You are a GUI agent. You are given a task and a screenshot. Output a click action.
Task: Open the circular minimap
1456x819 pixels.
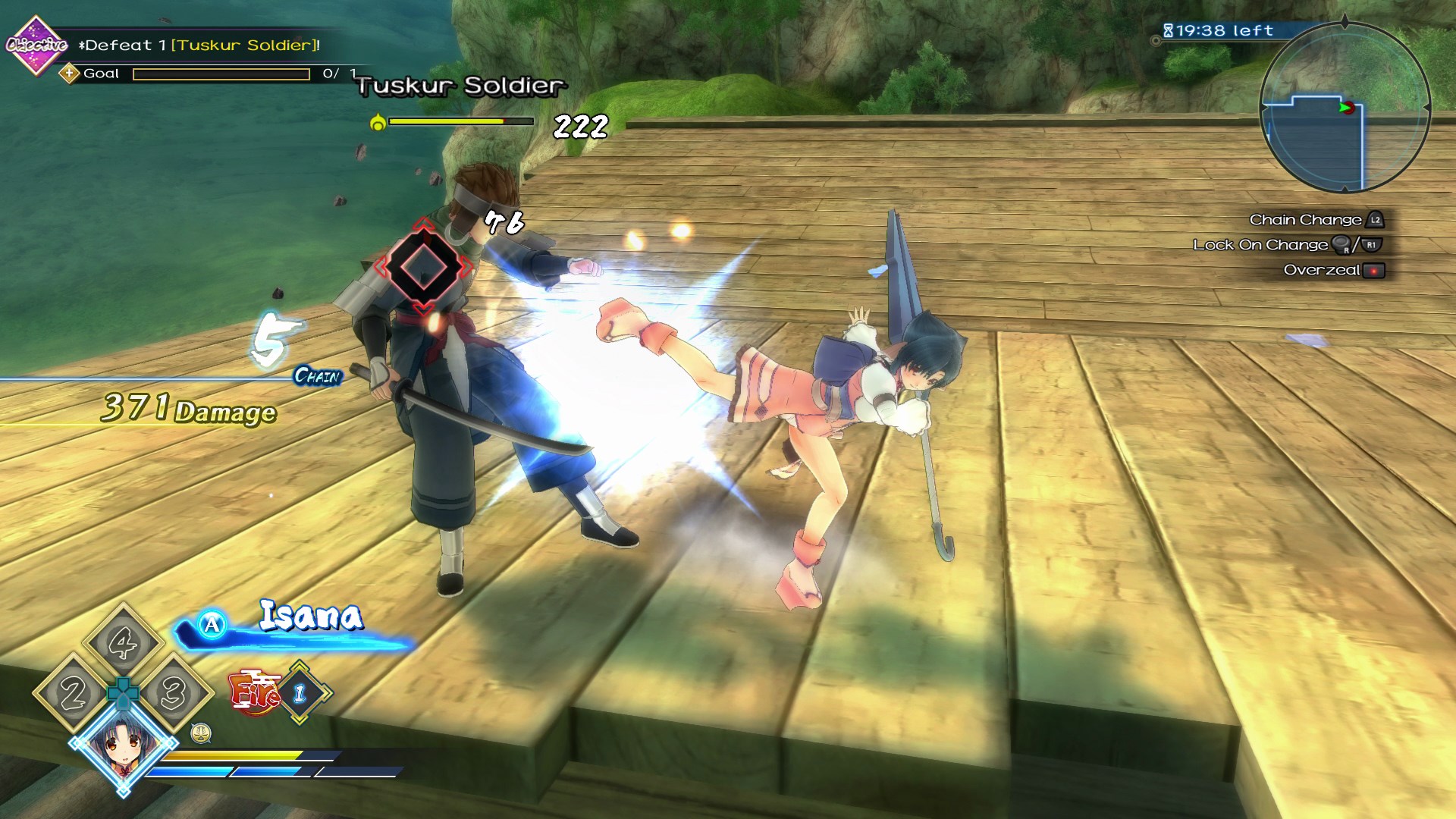click(1345, 108)
